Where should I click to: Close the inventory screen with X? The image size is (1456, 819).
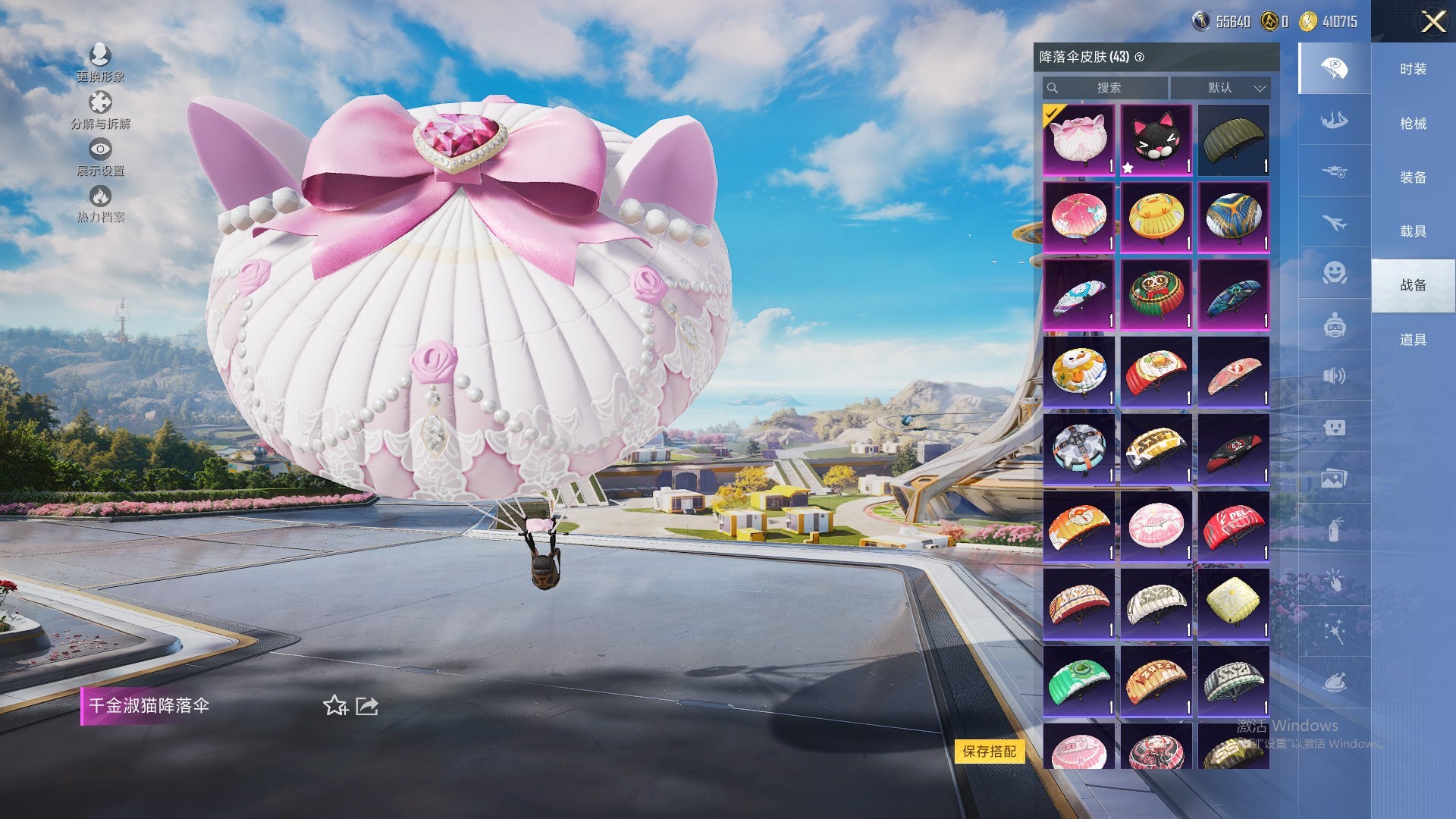(x=1432, y=21)
